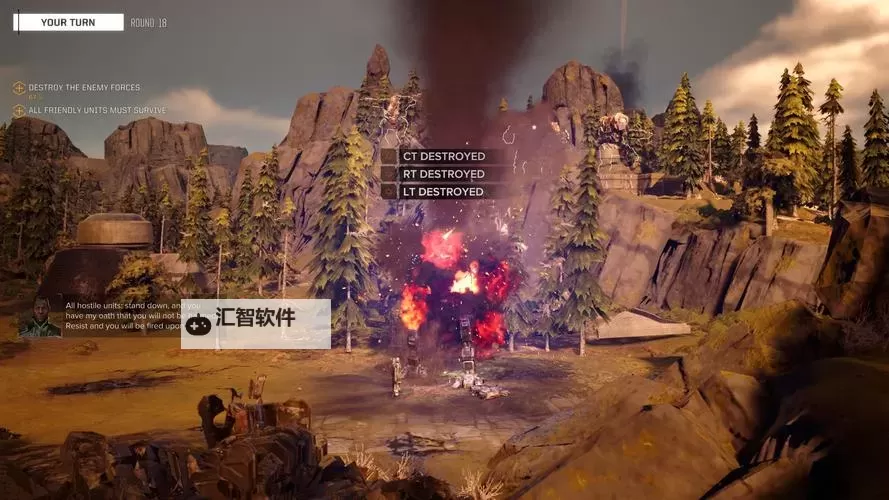Viewport: 889px width, 500px height.
Task: Click the speaking commander's portrait
Action: click(x=40, y=316)
